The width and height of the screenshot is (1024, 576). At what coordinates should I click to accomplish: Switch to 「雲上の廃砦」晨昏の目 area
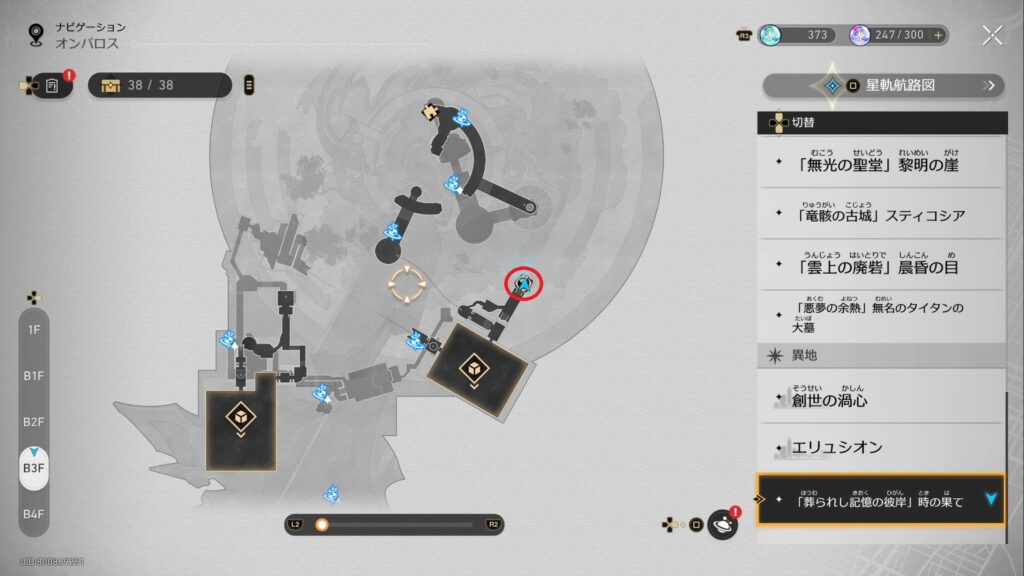pos(880,264)
